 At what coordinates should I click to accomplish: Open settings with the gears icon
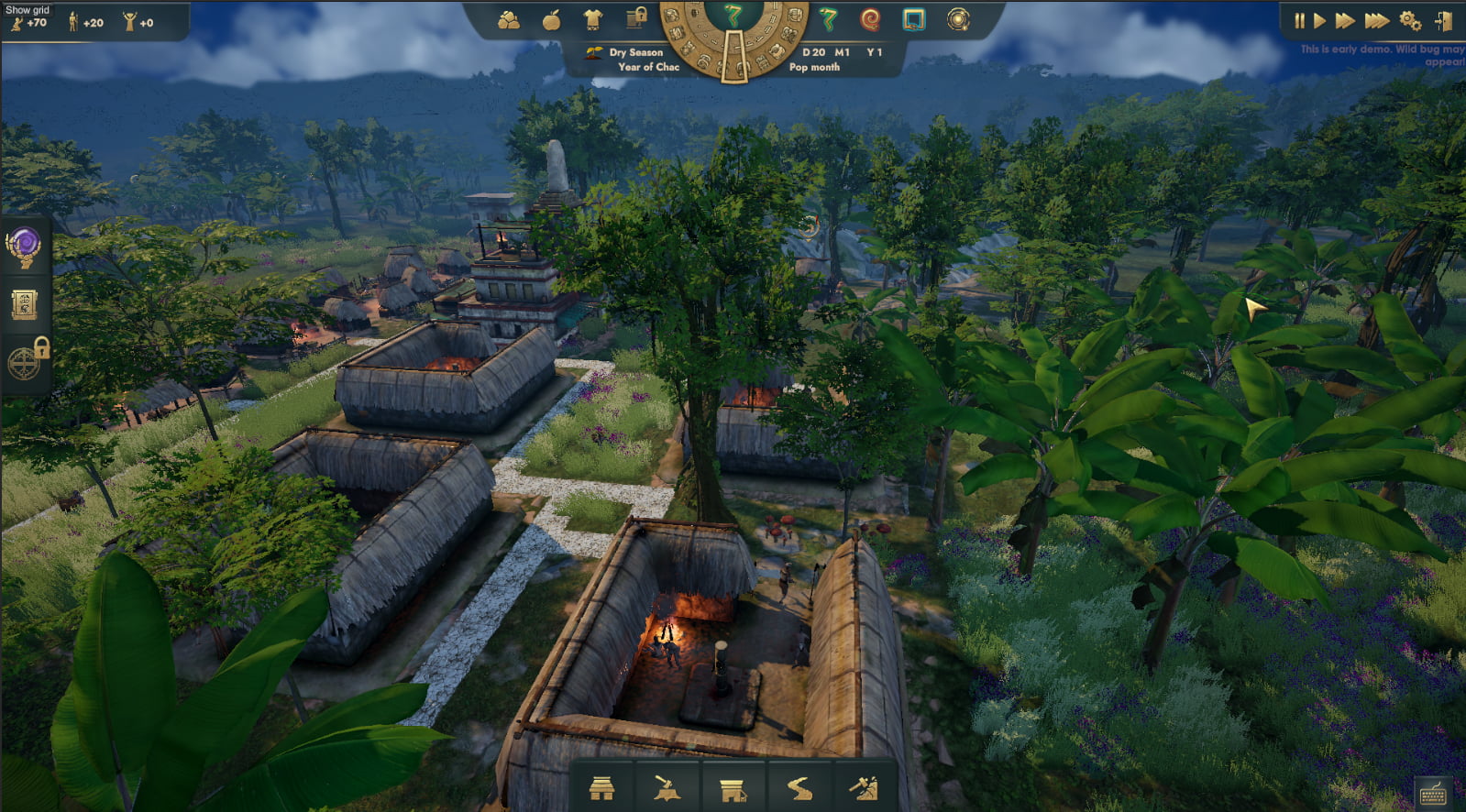1410,20
